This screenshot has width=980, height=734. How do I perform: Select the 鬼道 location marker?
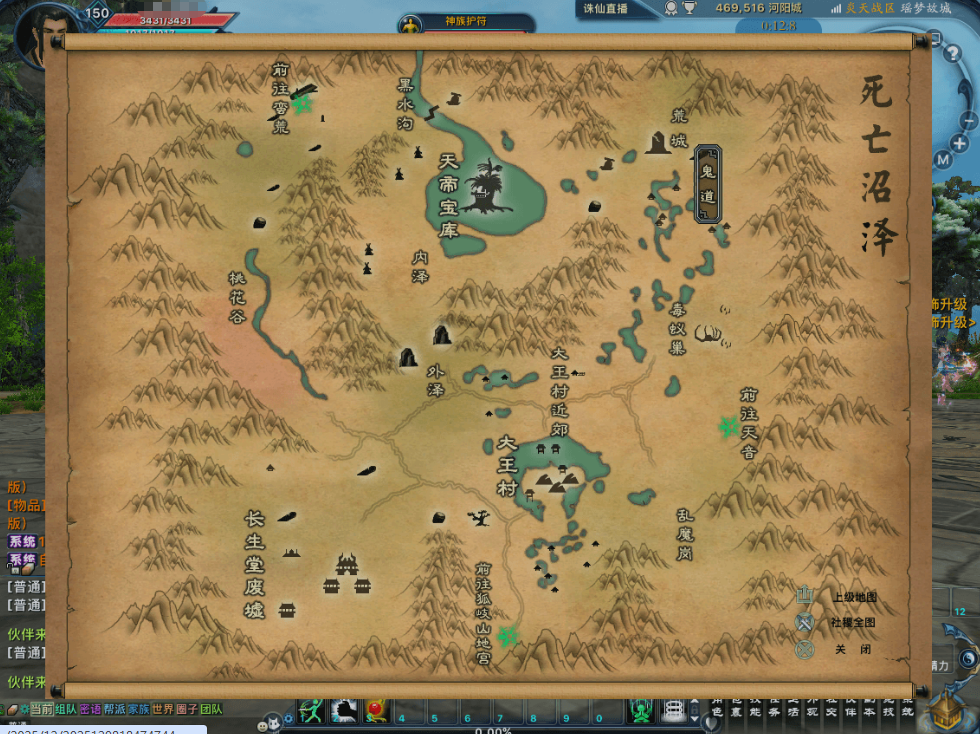point(708,184)
